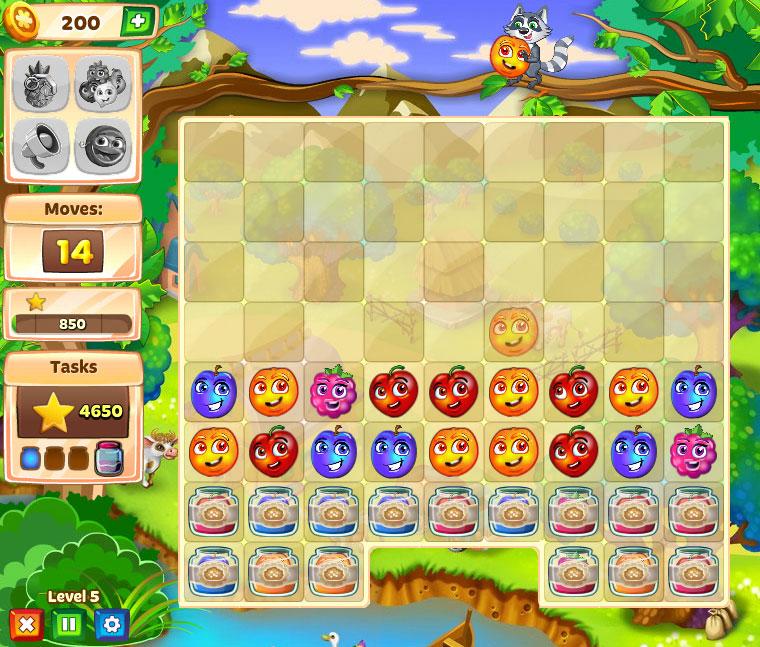Use the smiling bomb fruit booster
Screen dimensions: 760x647
102,146
